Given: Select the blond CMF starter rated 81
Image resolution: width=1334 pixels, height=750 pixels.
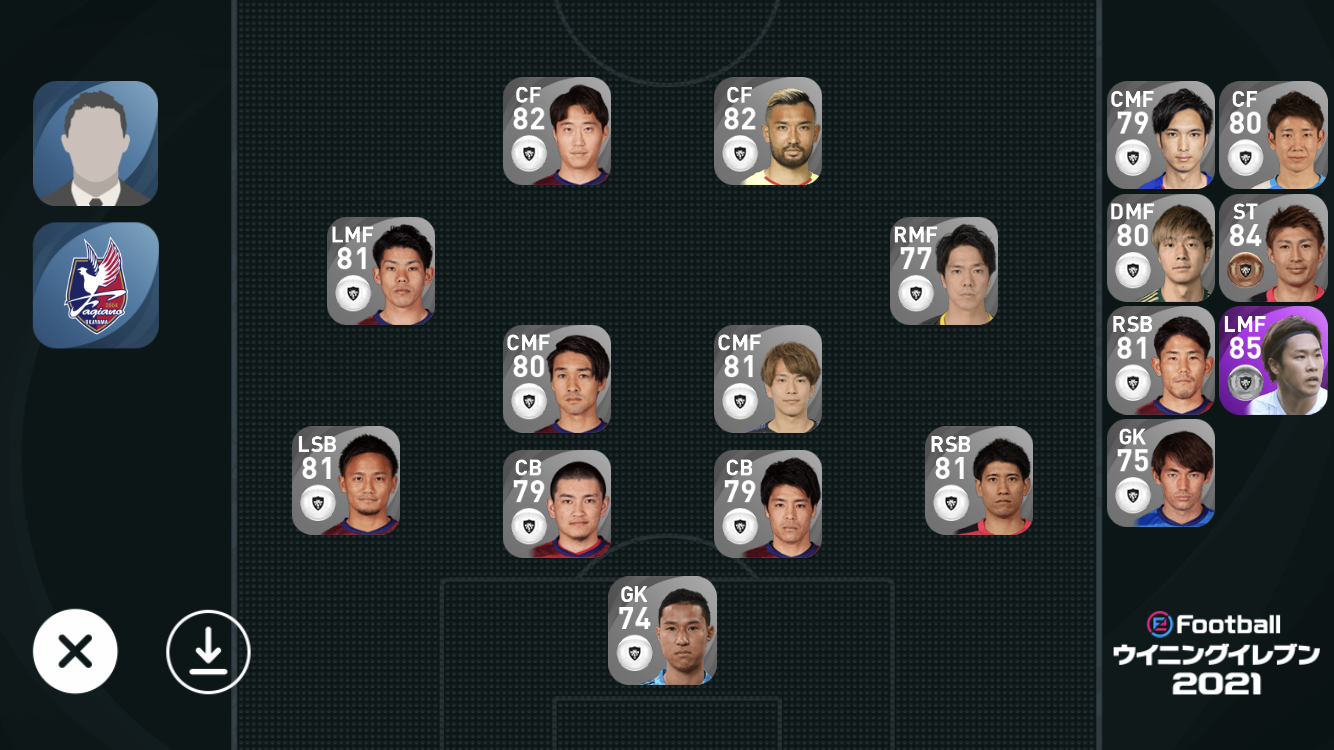Looking at the screenshot, I should click(768, 379).
